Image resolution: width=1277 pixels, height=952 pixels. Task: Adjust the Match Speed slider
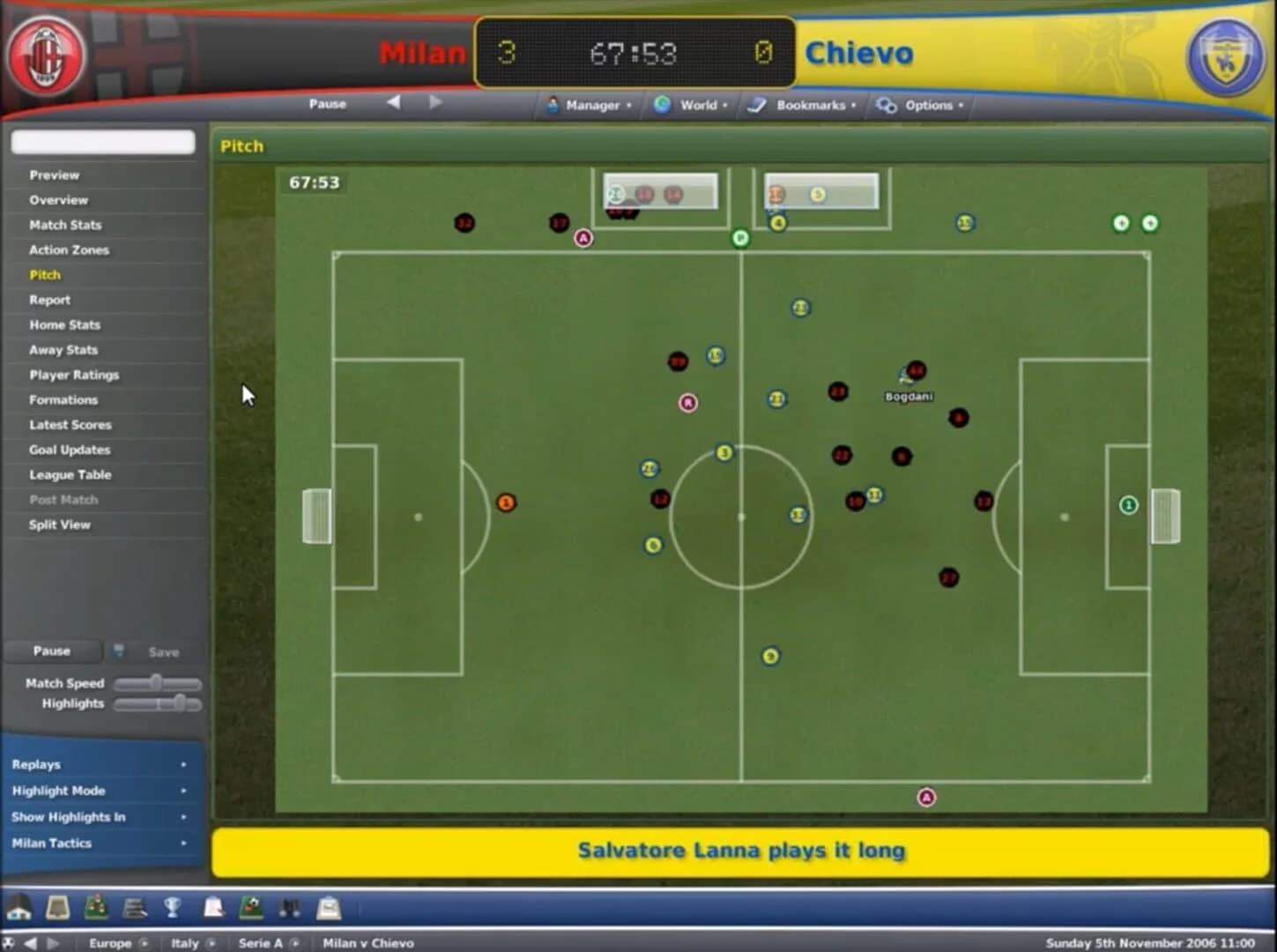(x=157, y=682)
